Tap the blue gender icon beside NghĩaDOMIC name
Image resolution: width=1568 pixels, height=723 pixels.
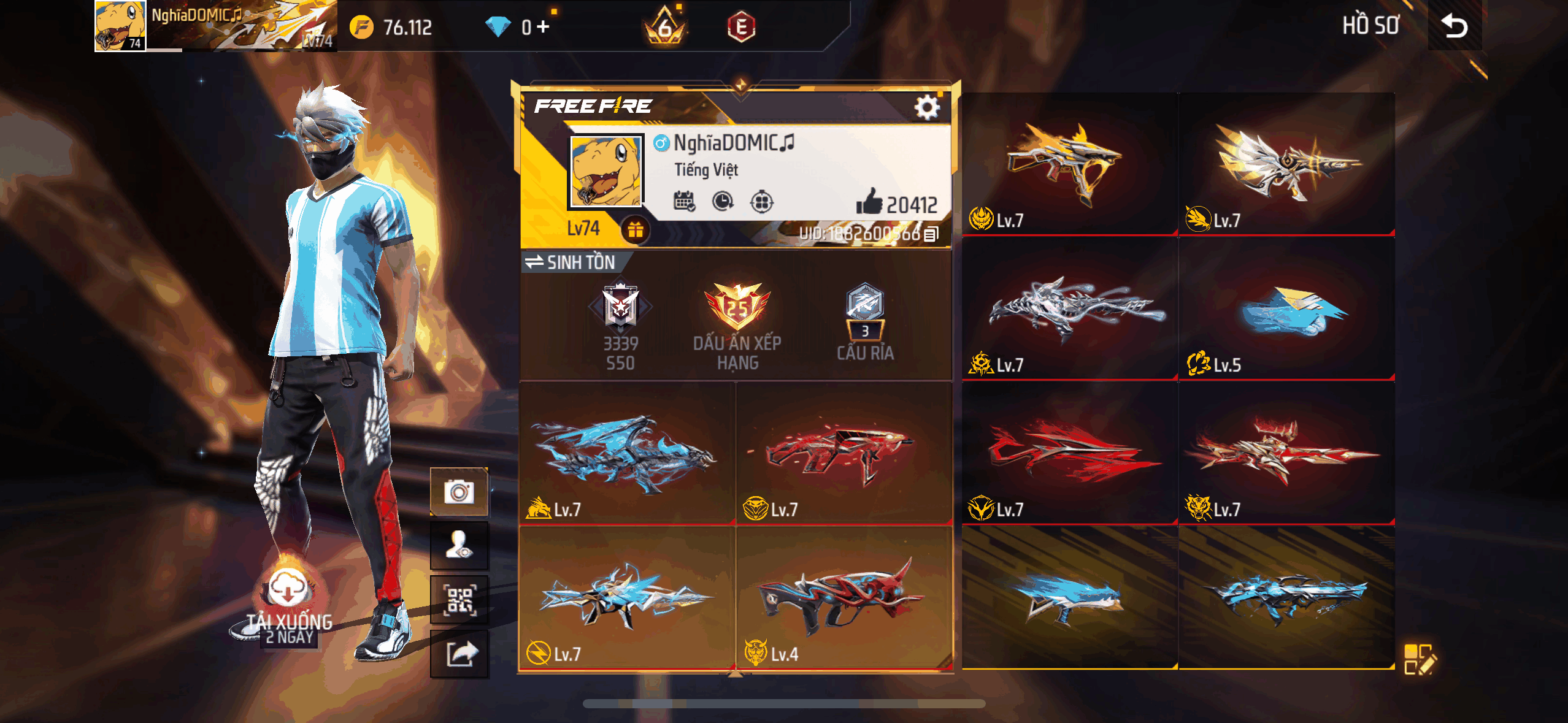click(661, 143)
